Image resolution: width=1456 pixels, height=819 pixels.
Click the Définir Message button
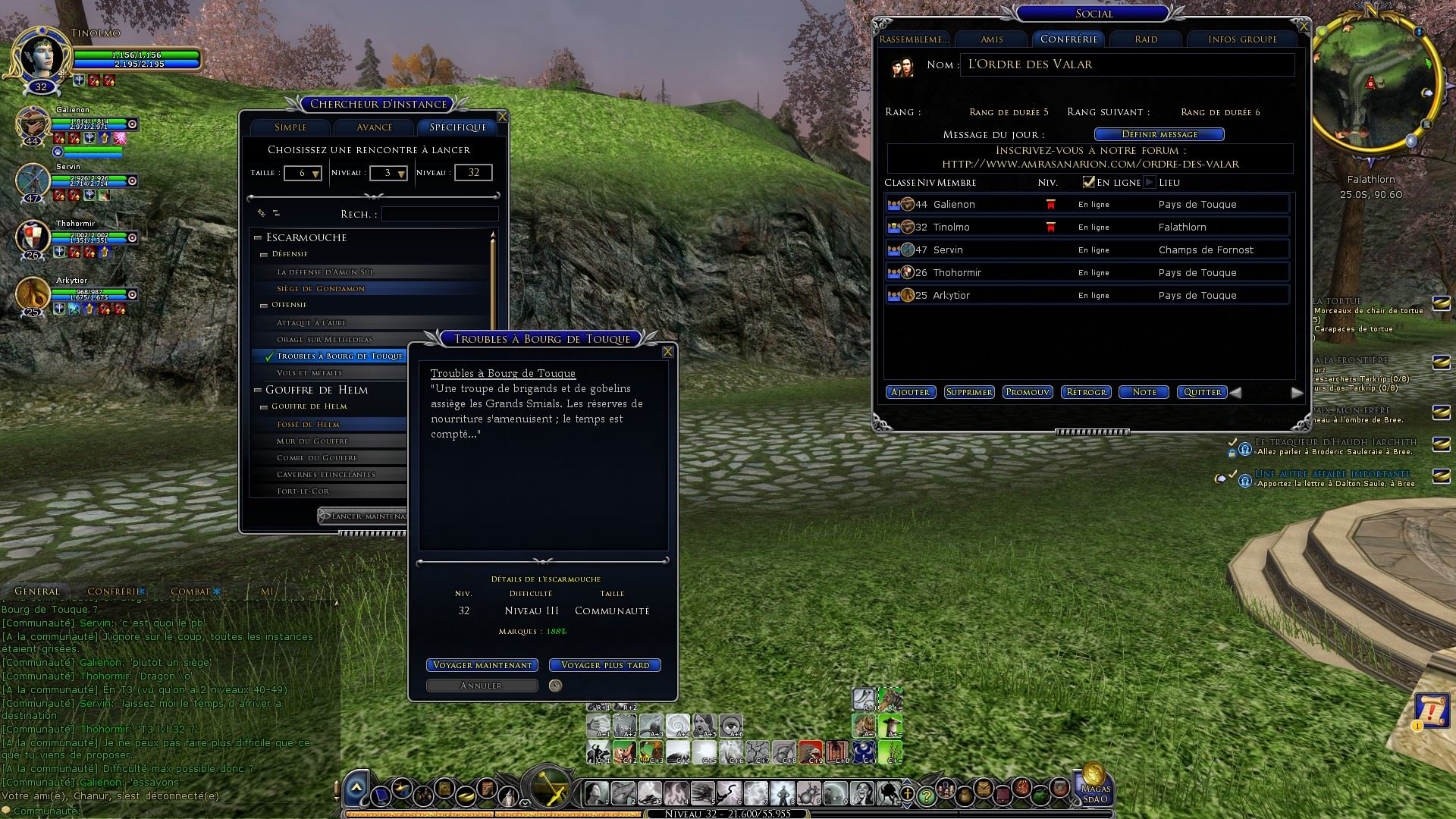pos(1159,134)
